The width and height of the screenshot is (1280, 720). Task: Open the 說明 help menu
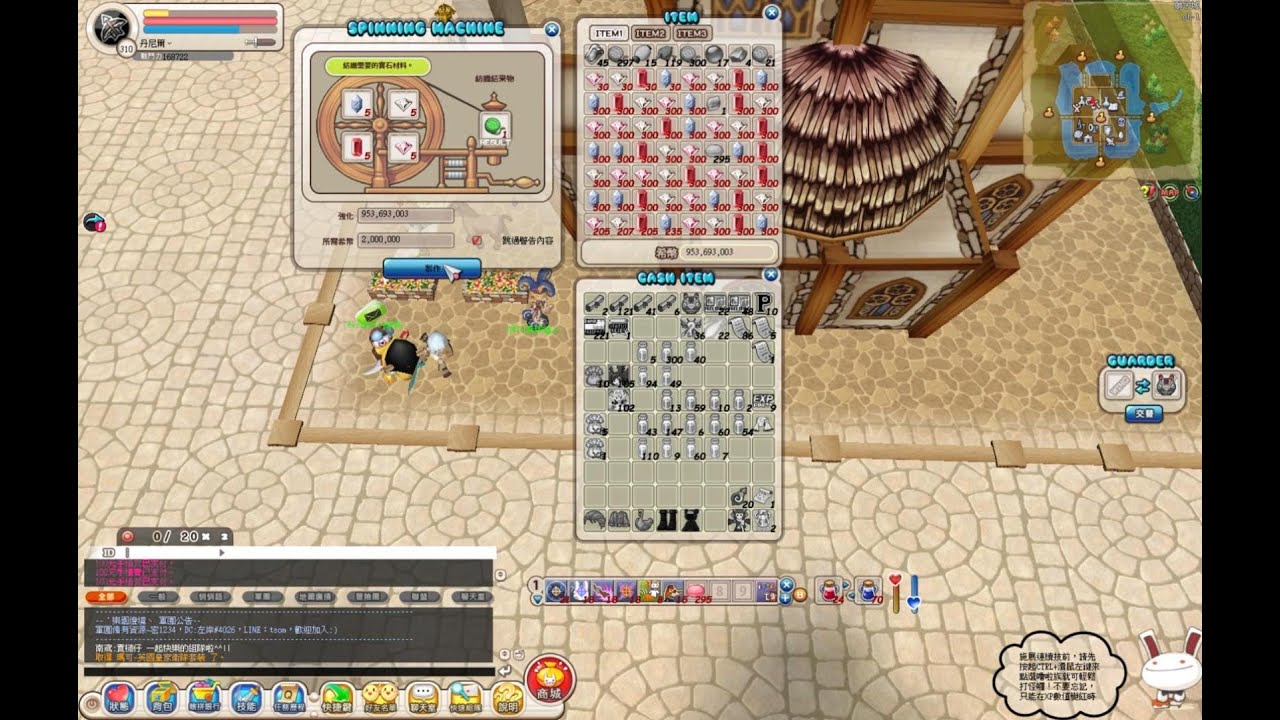coord(508,696)
